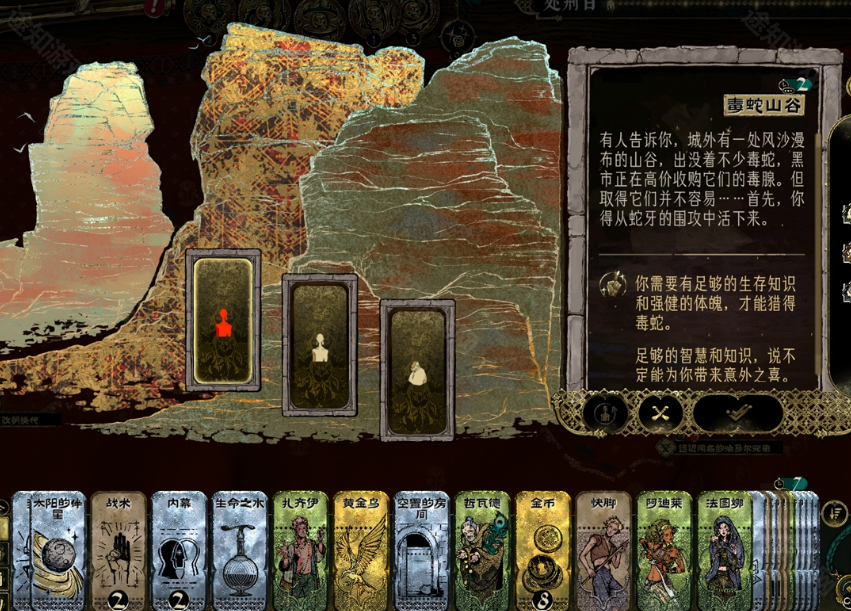Pick the 哲瓦德 character card
The height and width of the screenshot is (611, 851).
tap(482, 550)
